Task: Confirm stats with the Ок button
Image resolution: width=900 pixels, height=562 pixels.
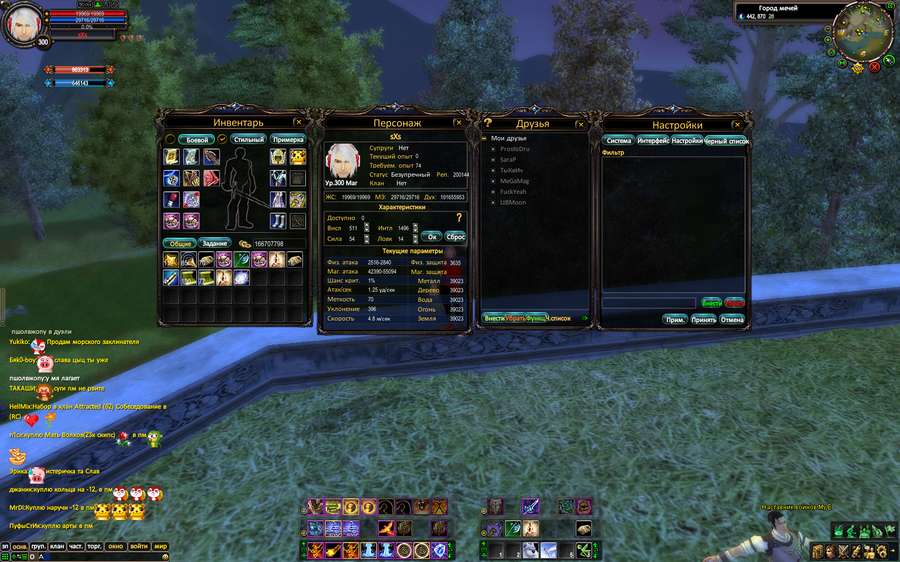Action: coord(433,237)
